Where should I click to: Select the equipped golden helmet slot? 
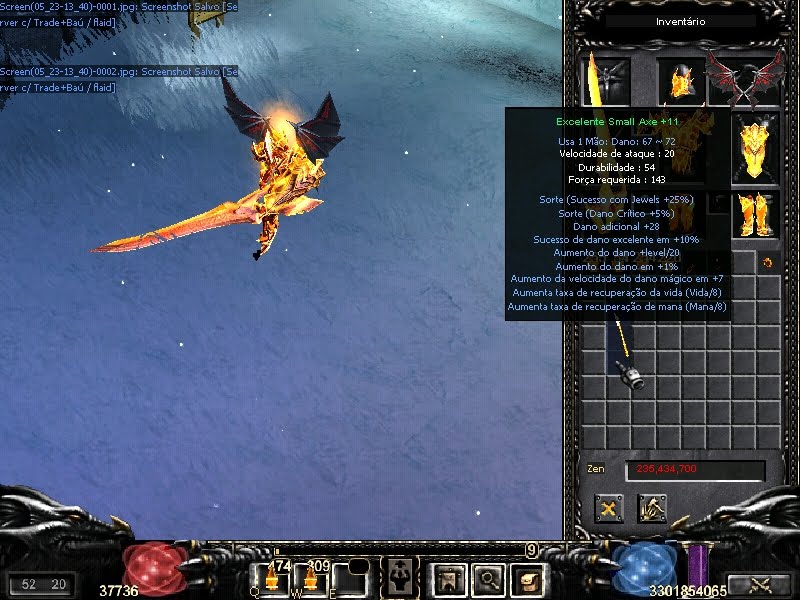(x=680, y=80)
